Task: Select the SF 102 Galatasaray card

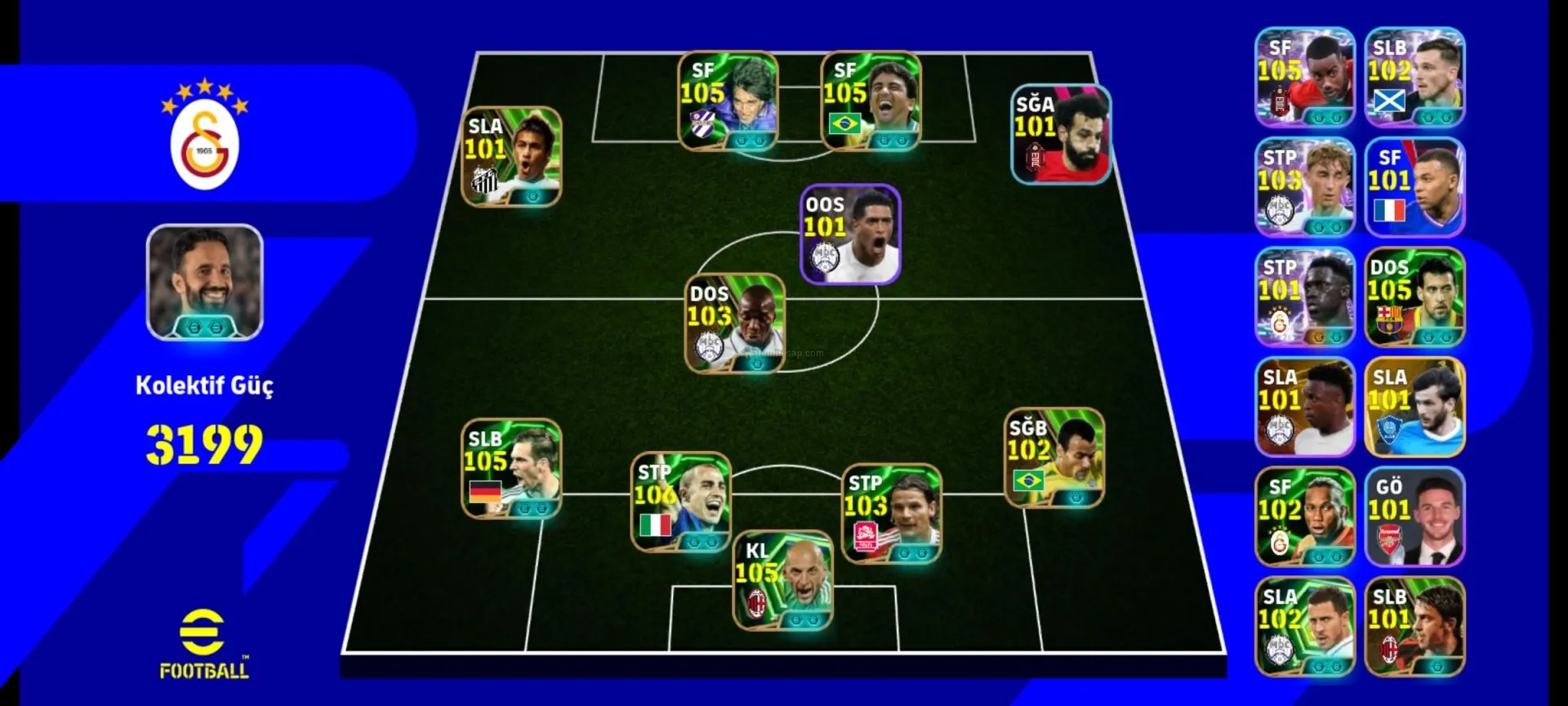Action: point(1305,517)
